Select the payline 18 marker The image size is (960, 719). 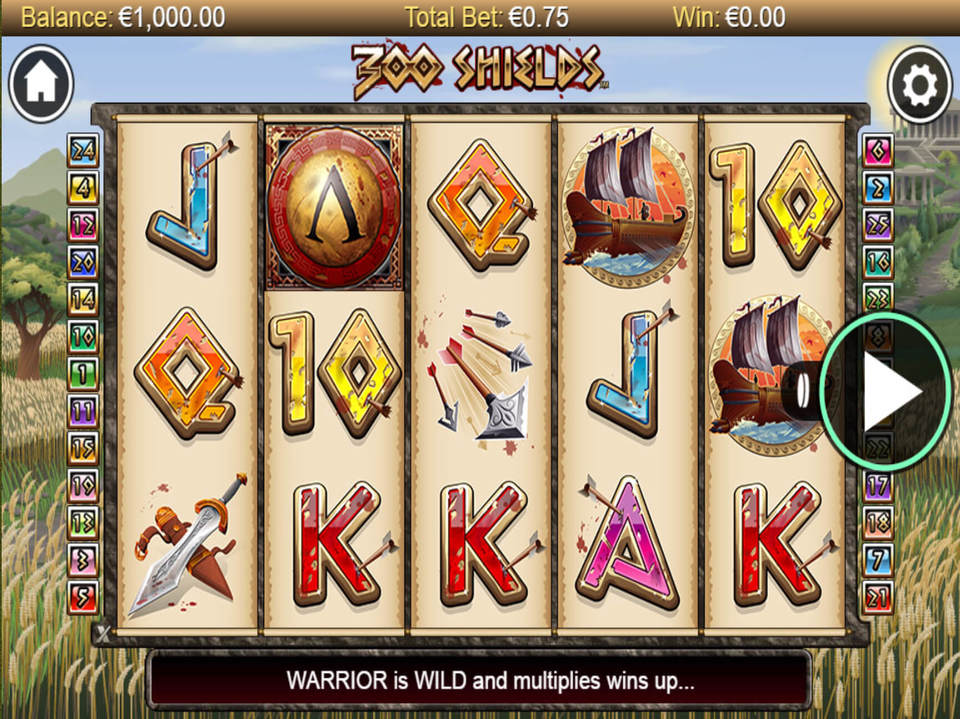(x=877, y=523)
